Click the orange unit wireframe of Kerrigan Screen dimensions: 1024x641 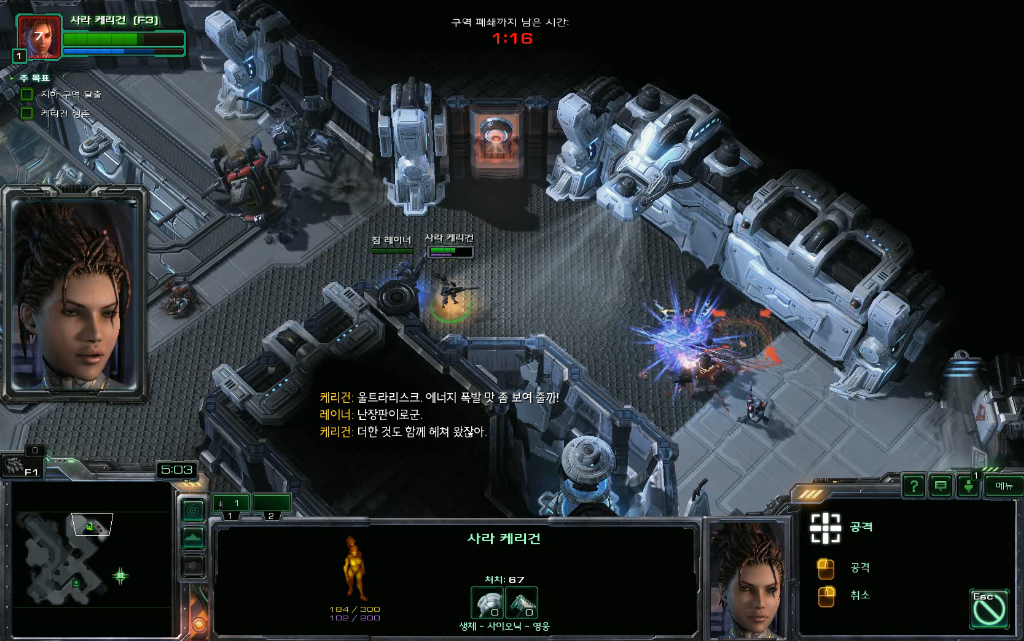click(x=355, y=568)
